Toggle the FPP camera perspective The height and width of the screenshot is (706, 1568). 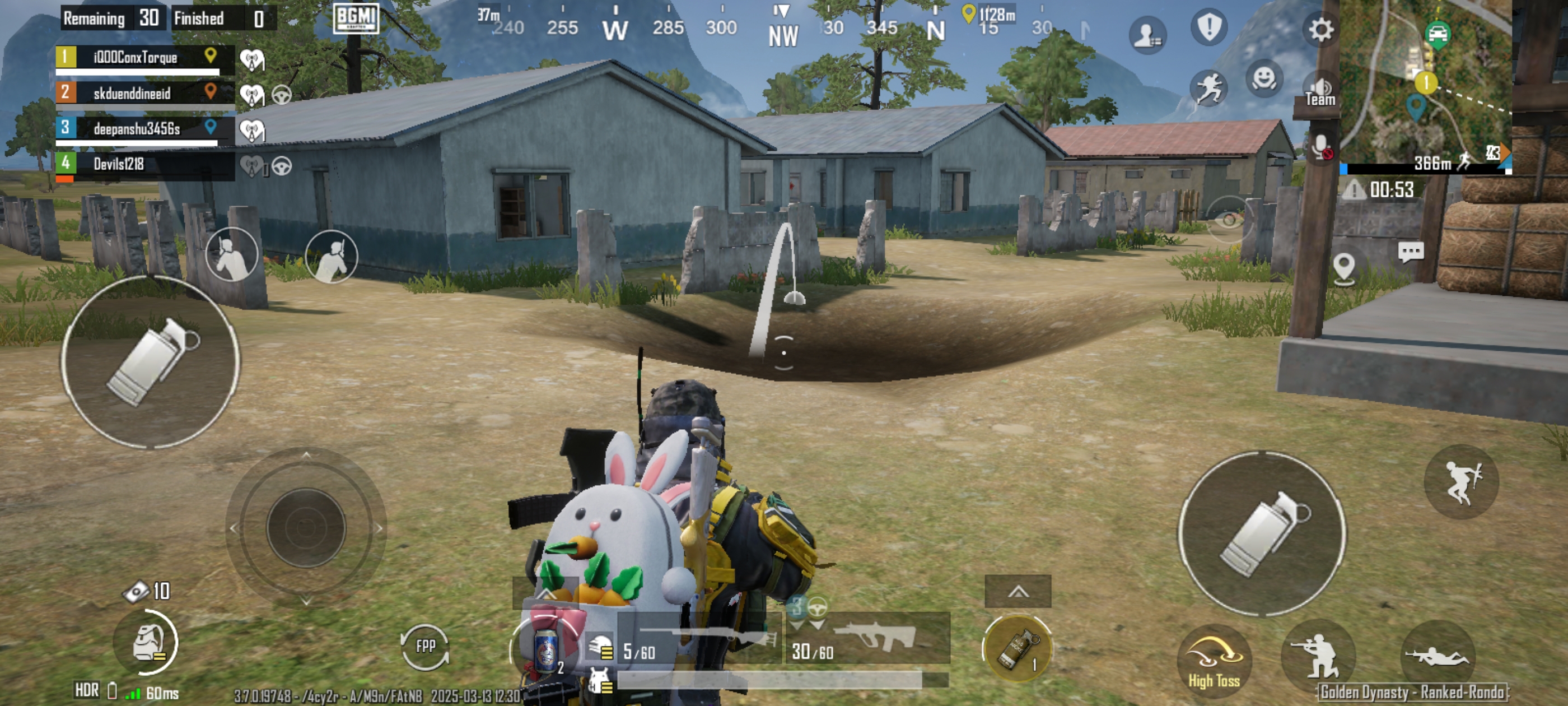(x=425, y=646)
